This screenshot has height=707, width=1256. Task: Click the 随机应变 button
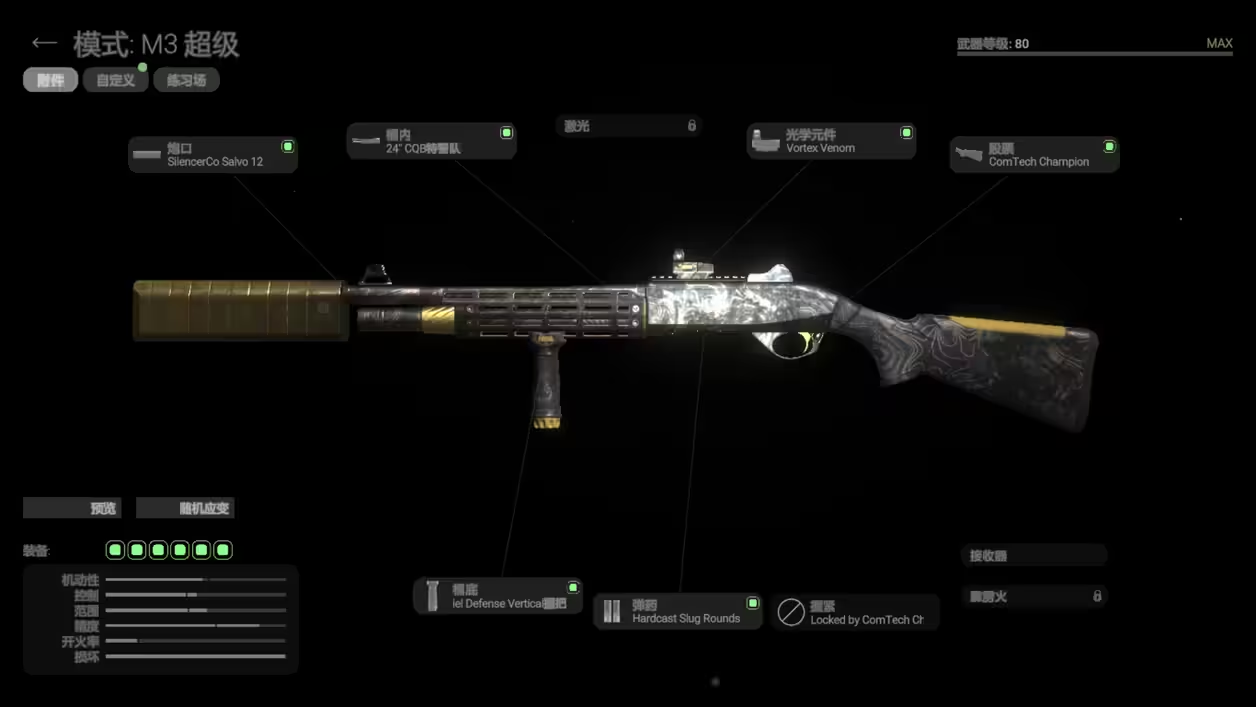pyautogui.click(x=185, y=508)
